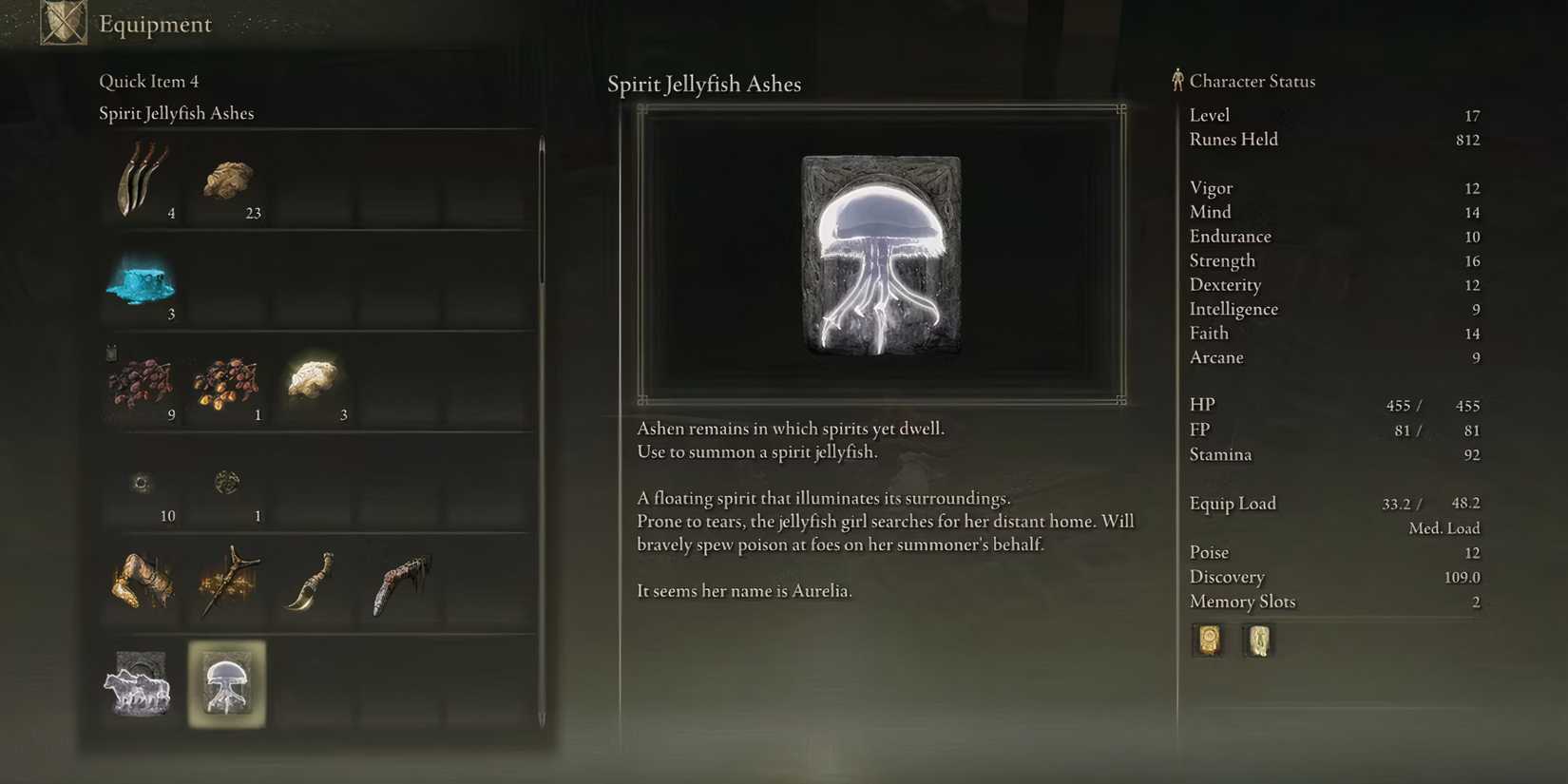Select the gold talisman under Memory Slots
Screen dimensions: 1568x784
coord(1208,641)
